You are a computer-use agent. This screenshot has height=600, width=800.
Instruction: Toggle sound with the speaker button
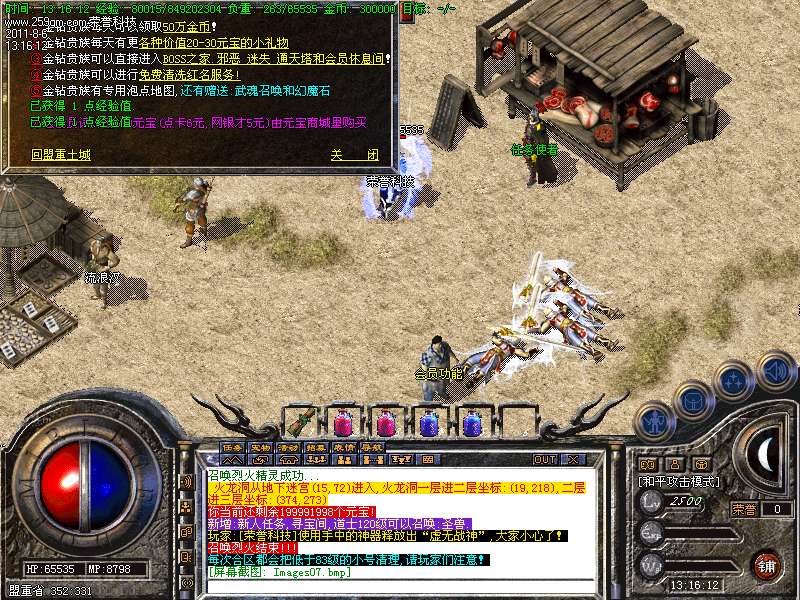tap(775, 370)
